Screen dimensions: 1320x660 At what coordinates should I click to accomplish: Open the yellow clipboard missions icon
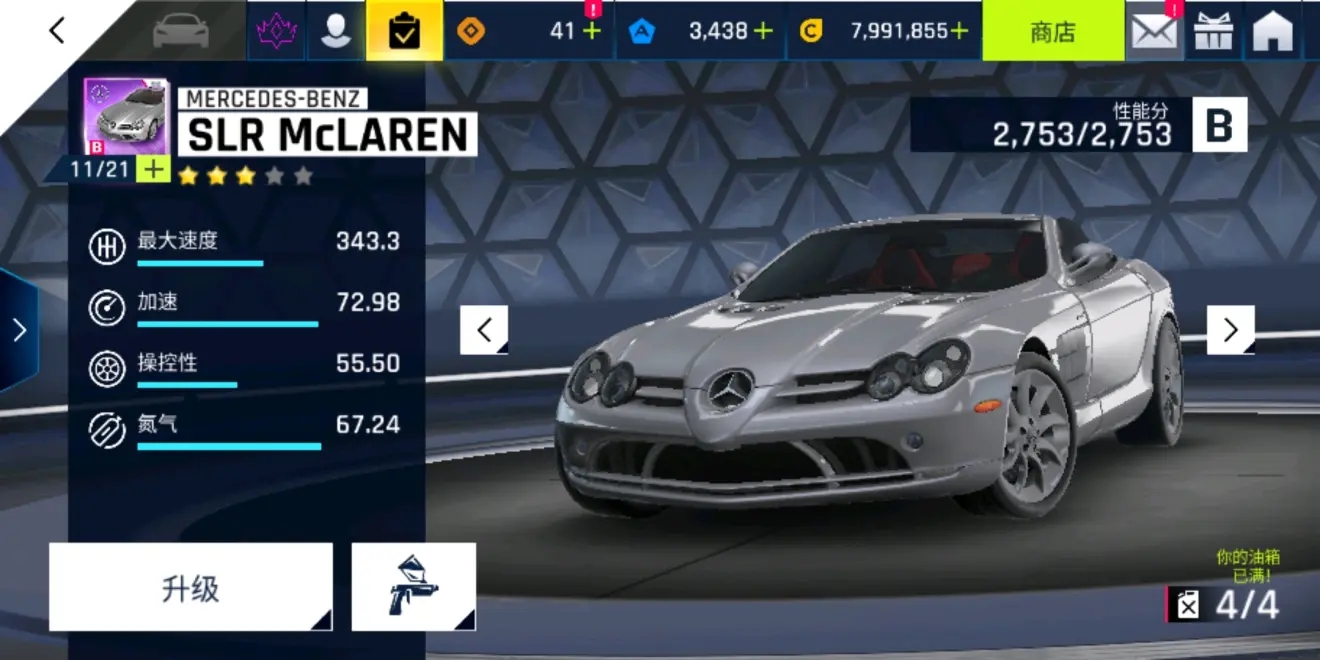click(404, 32)
